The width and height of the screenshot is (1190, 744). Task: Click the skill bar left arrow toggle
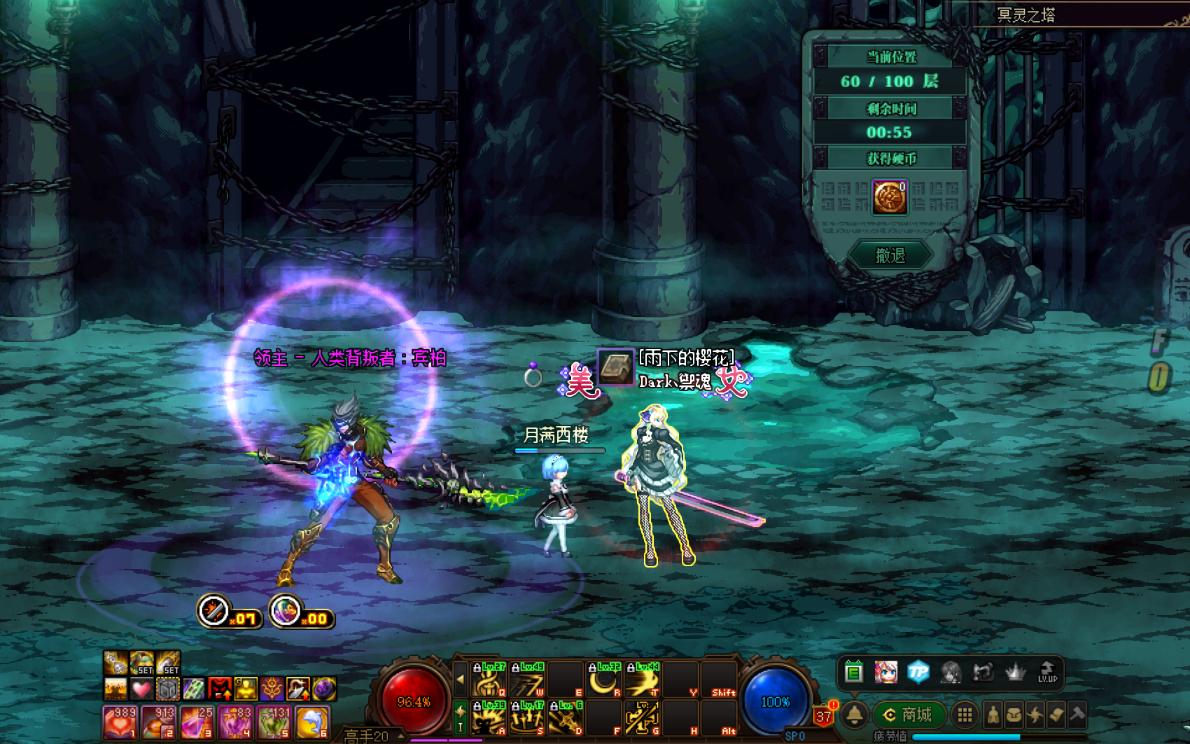(460, 679)
